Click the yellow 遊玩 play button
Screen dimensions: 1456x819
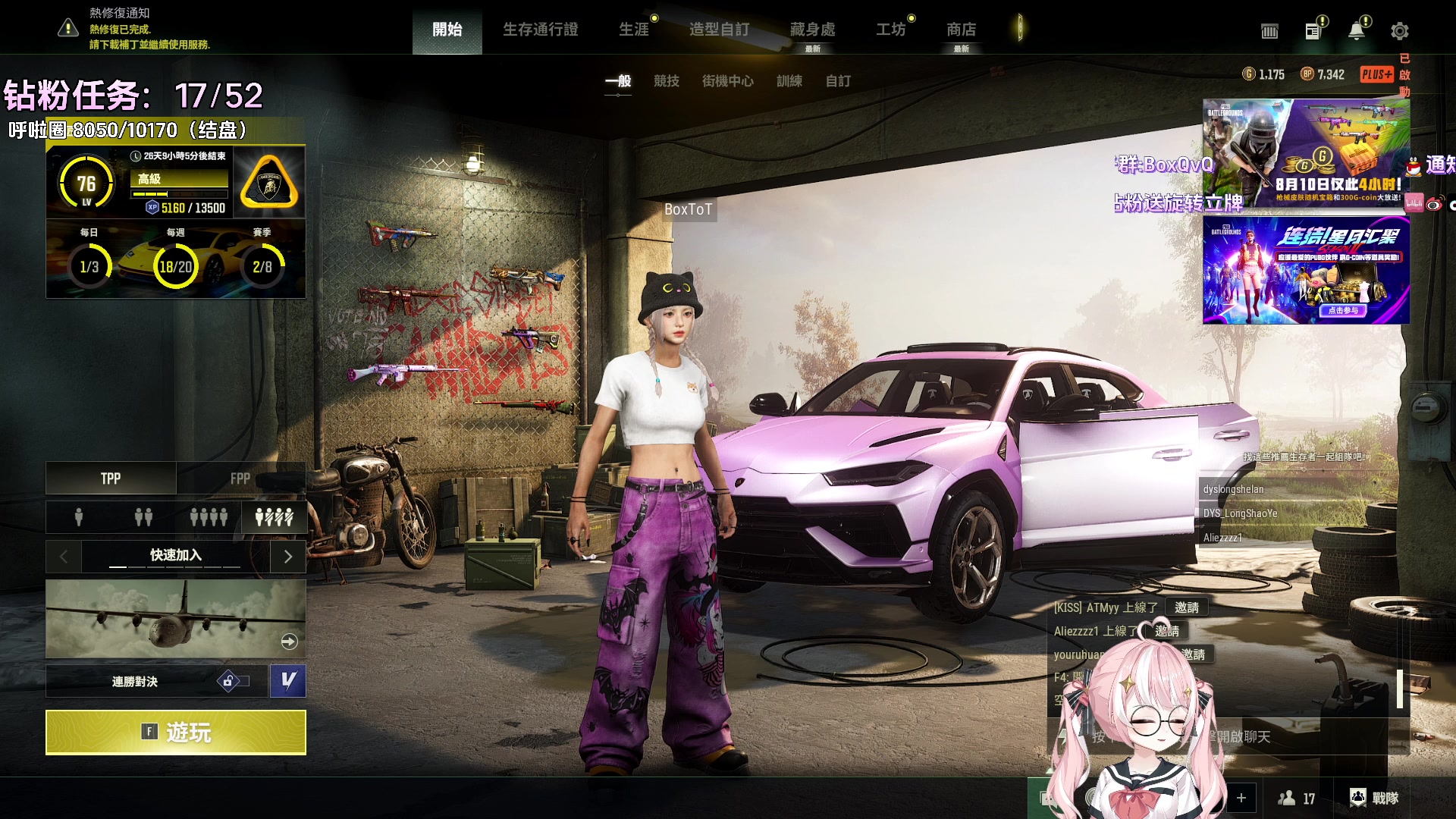tap(175, 732)
